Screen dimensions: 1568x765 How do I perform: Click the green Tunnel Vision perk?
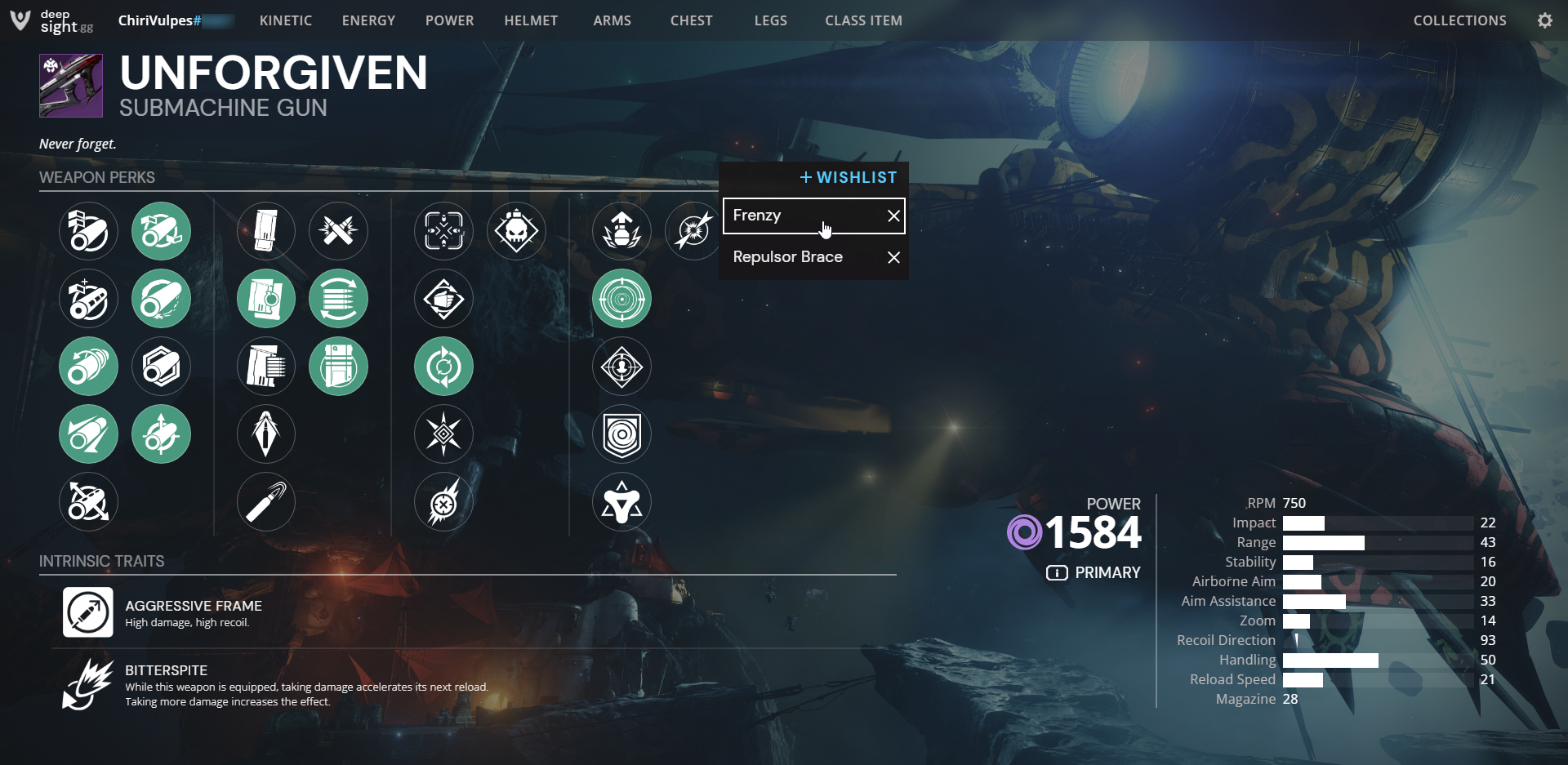(x=621, y=299)
